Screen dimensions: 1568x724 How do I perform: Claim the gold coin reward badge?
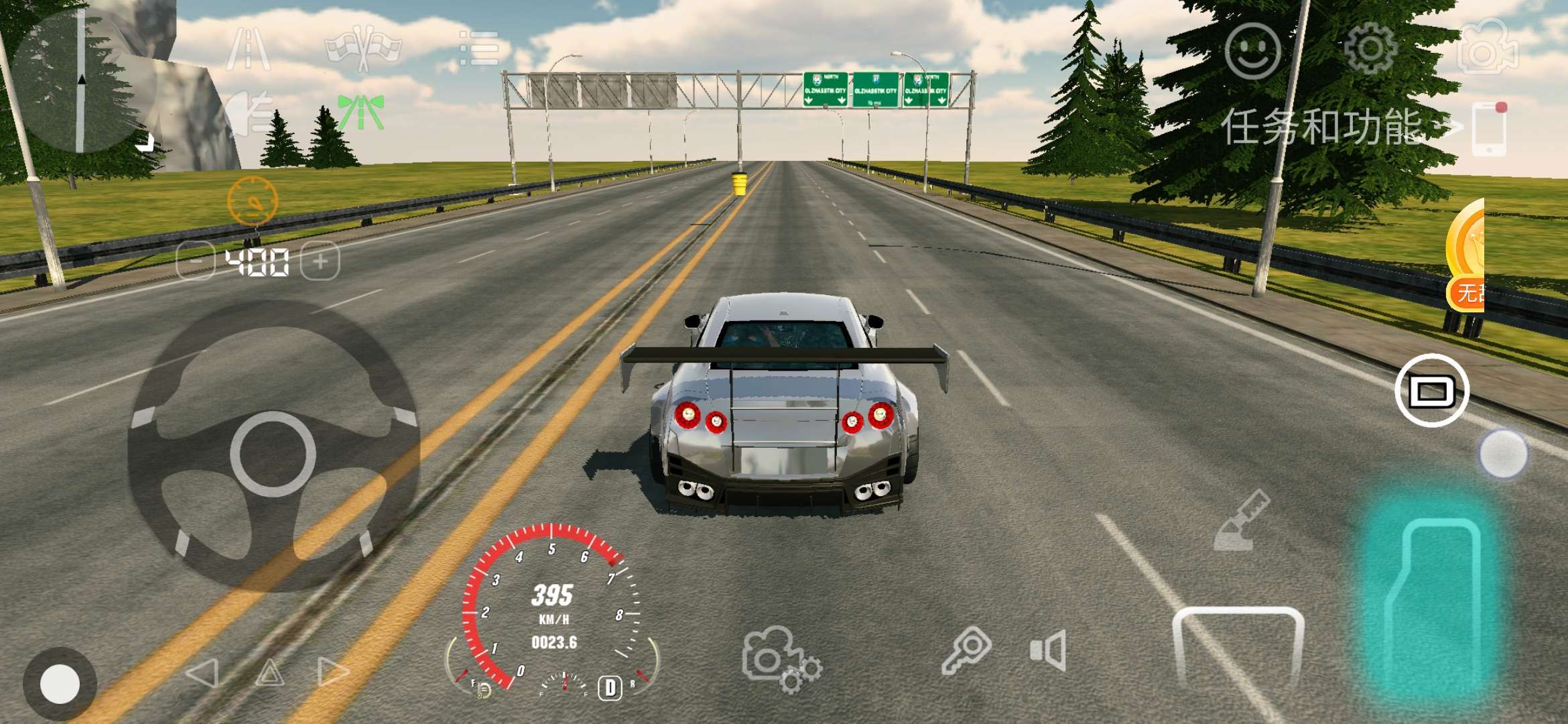pos(1467,255)
